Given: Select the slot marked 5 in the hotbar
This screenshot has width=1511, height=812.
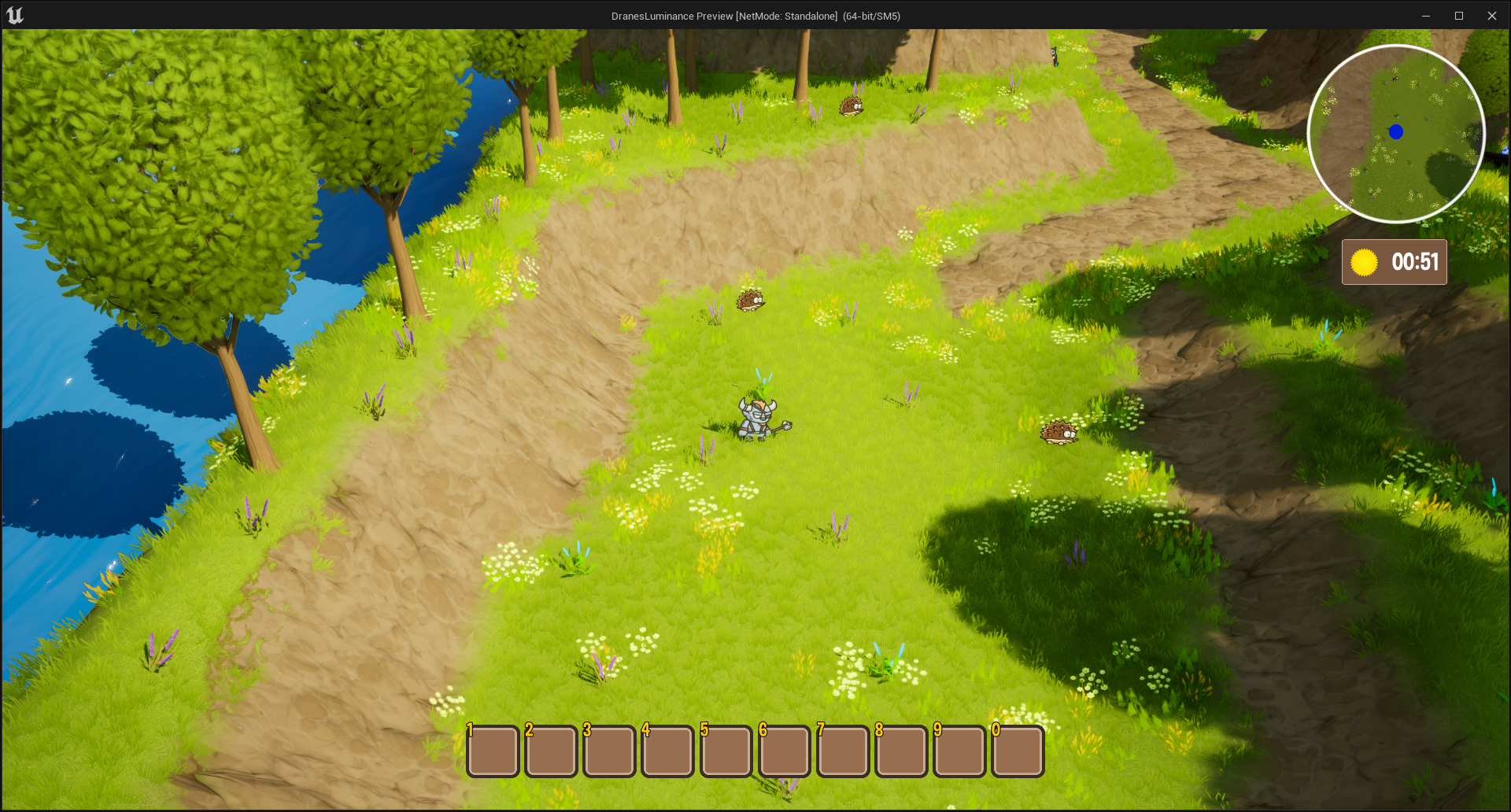Looking at the screenshot, I should point(726,751).
